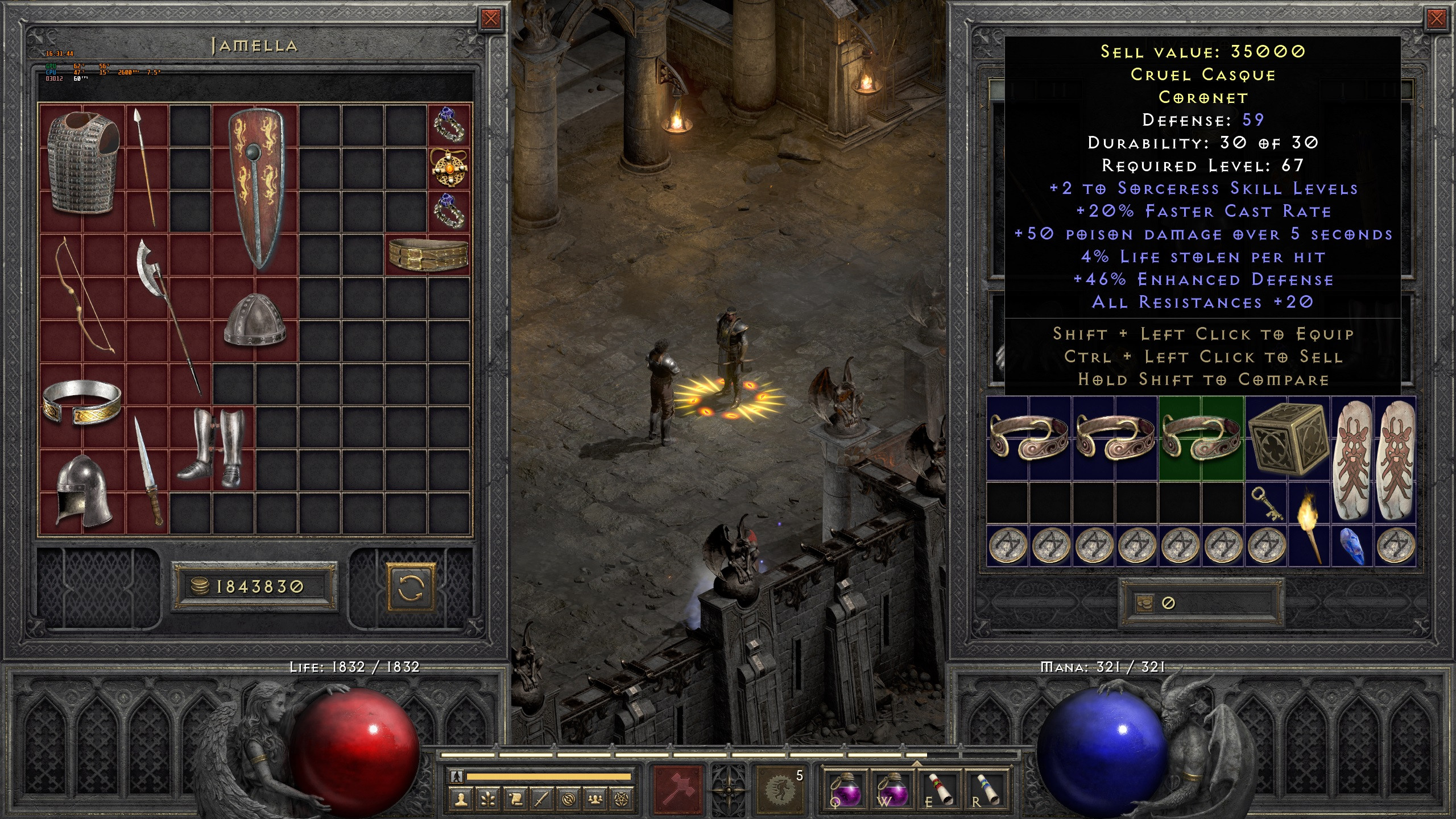Close the inventory panel
This screenshot has height=819, width=1456.
pos(1436,19)
